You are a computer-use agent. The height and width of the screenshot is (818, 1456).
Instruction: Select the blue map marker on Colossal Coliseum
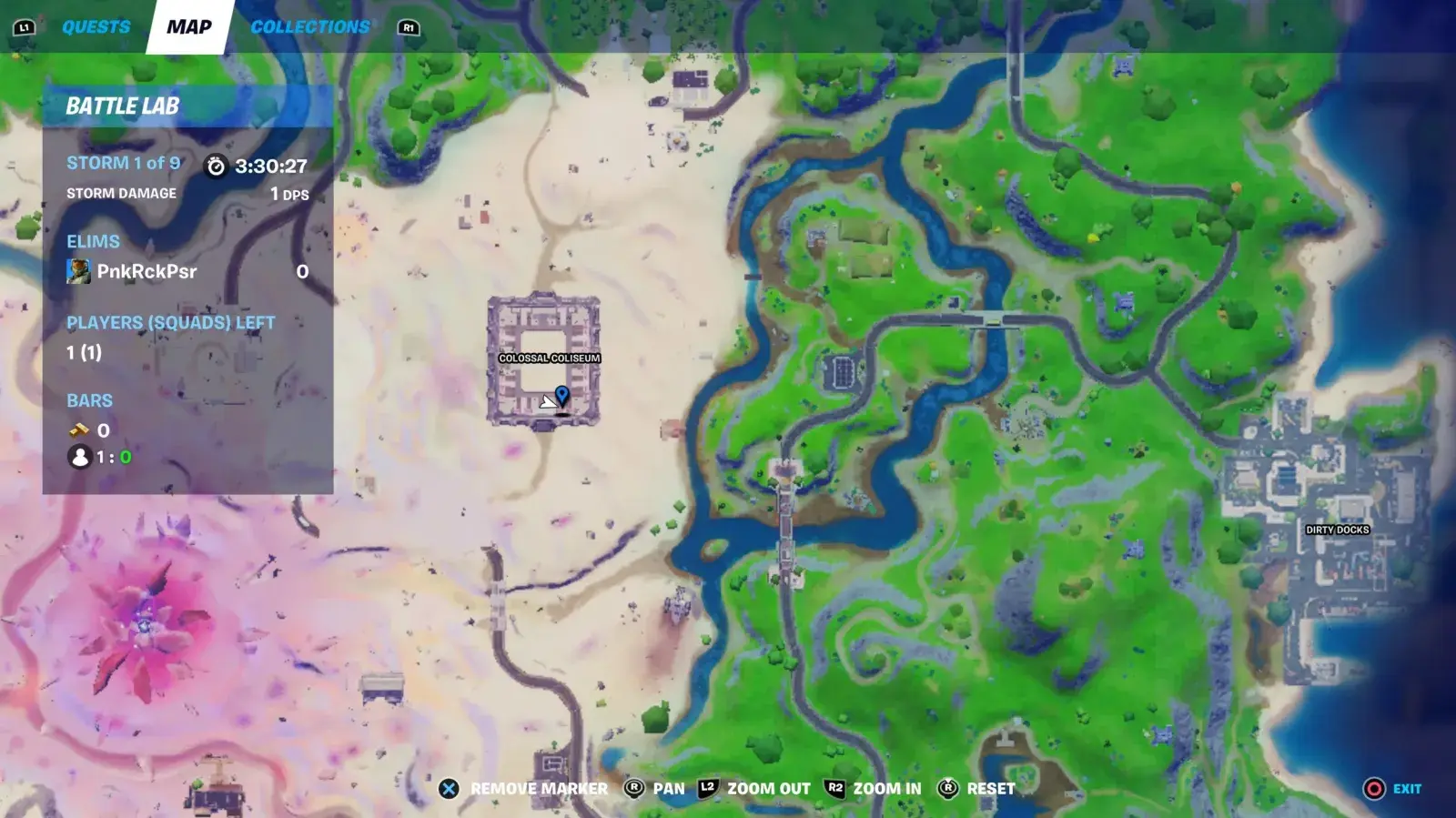pyautogui.click(x=564, y=394)
